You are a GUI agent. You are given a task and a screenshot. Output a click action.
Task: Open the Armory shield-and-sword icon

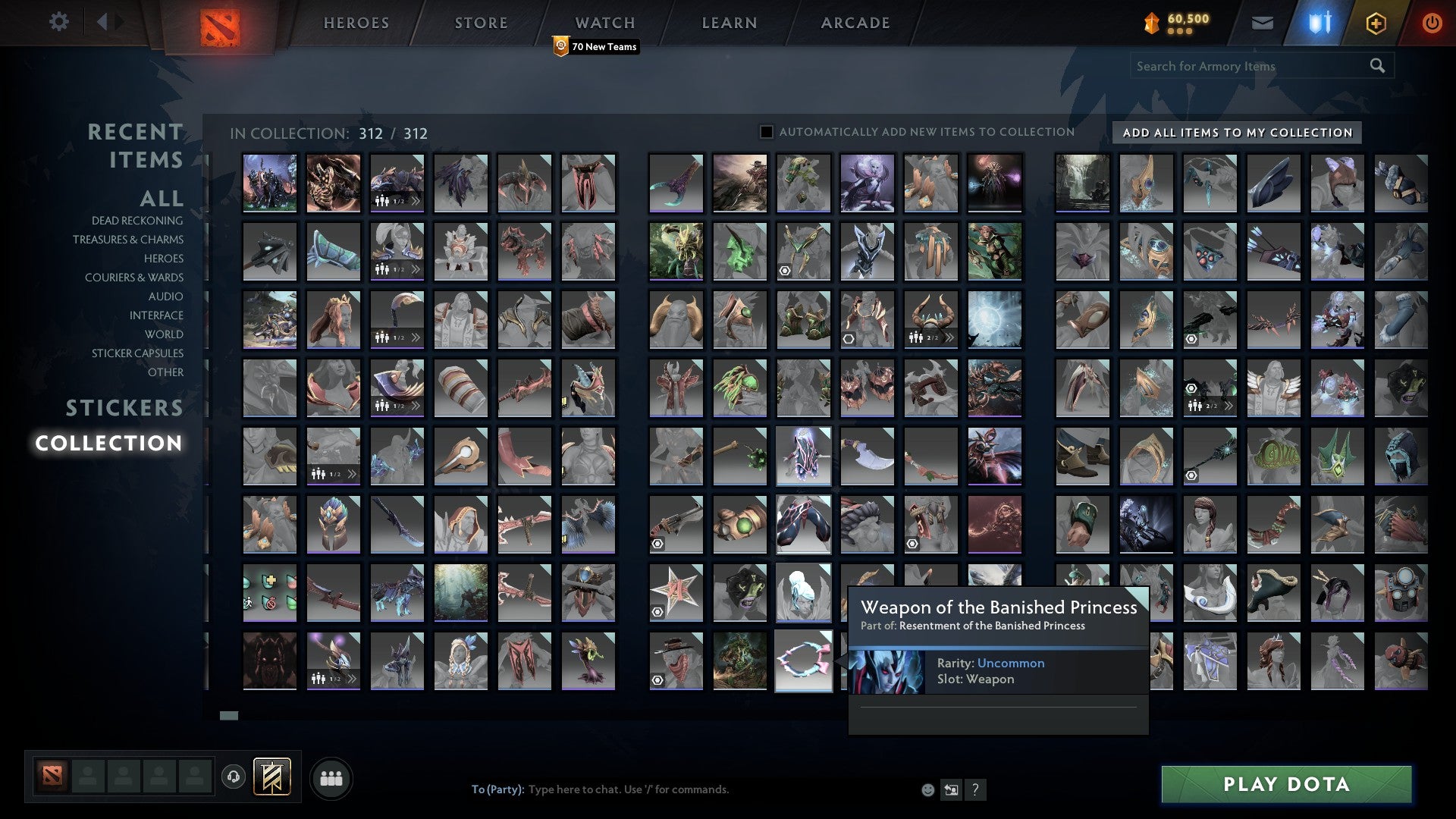1318,23
